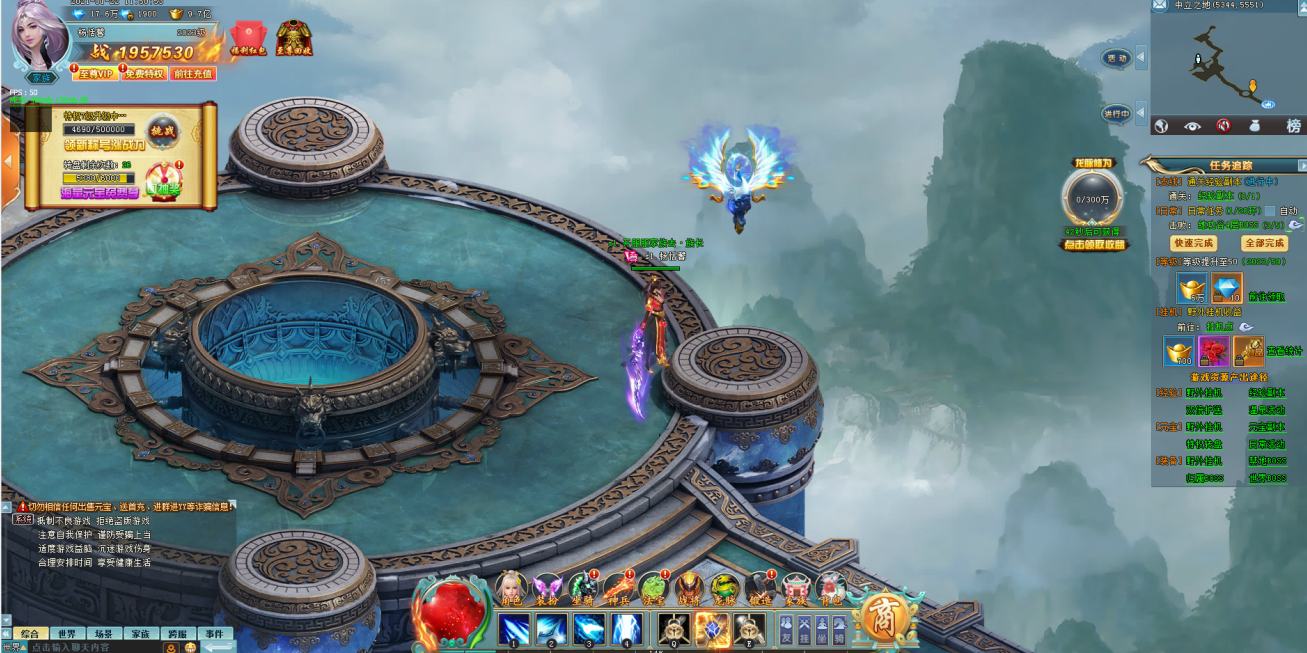Open the 角色 character menu icon
The width and height of the screenshot is (1307, 653).
point(512,588)
